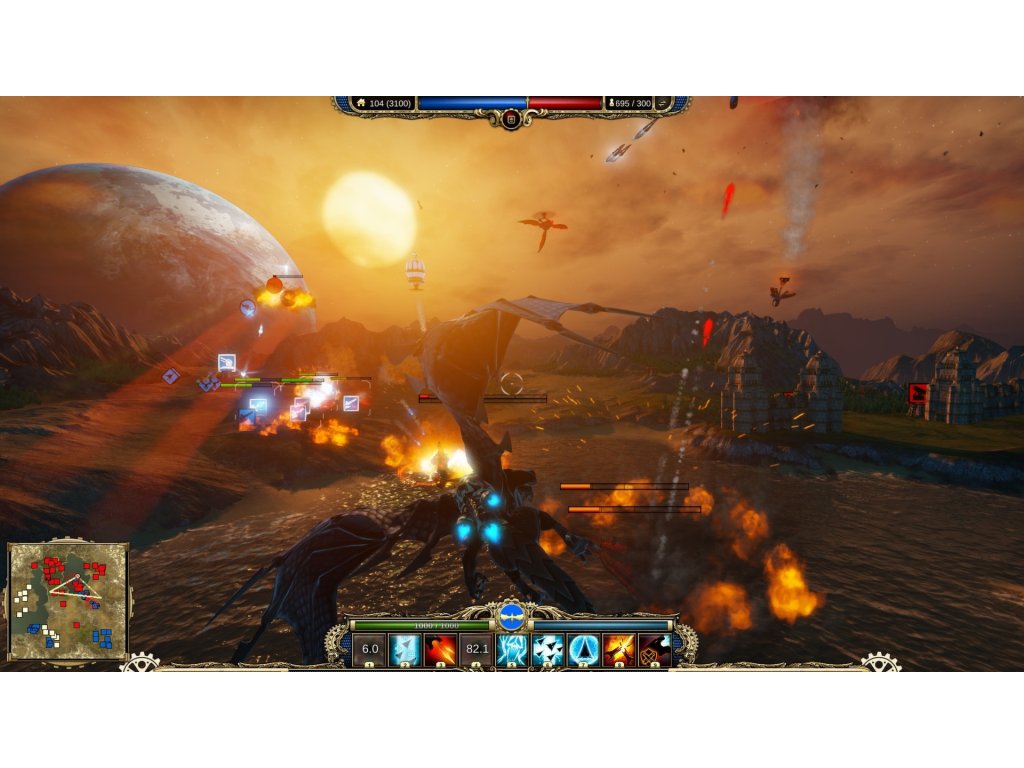Screen dimensions: 1024x768
Task: Open the battlefield minimap
Action: (68, 601)
